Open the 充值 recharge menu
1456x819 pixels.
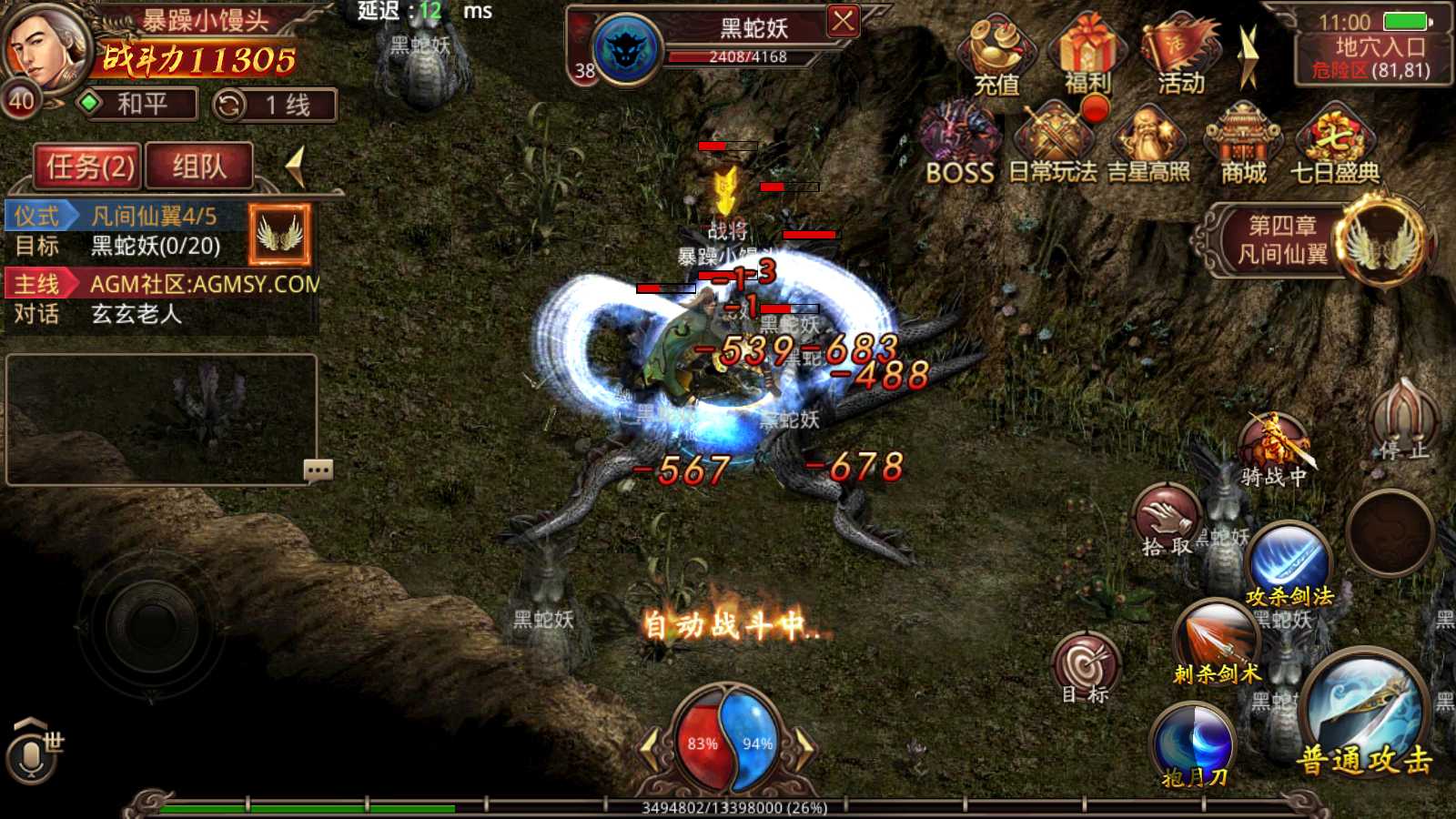coord(997,56)
